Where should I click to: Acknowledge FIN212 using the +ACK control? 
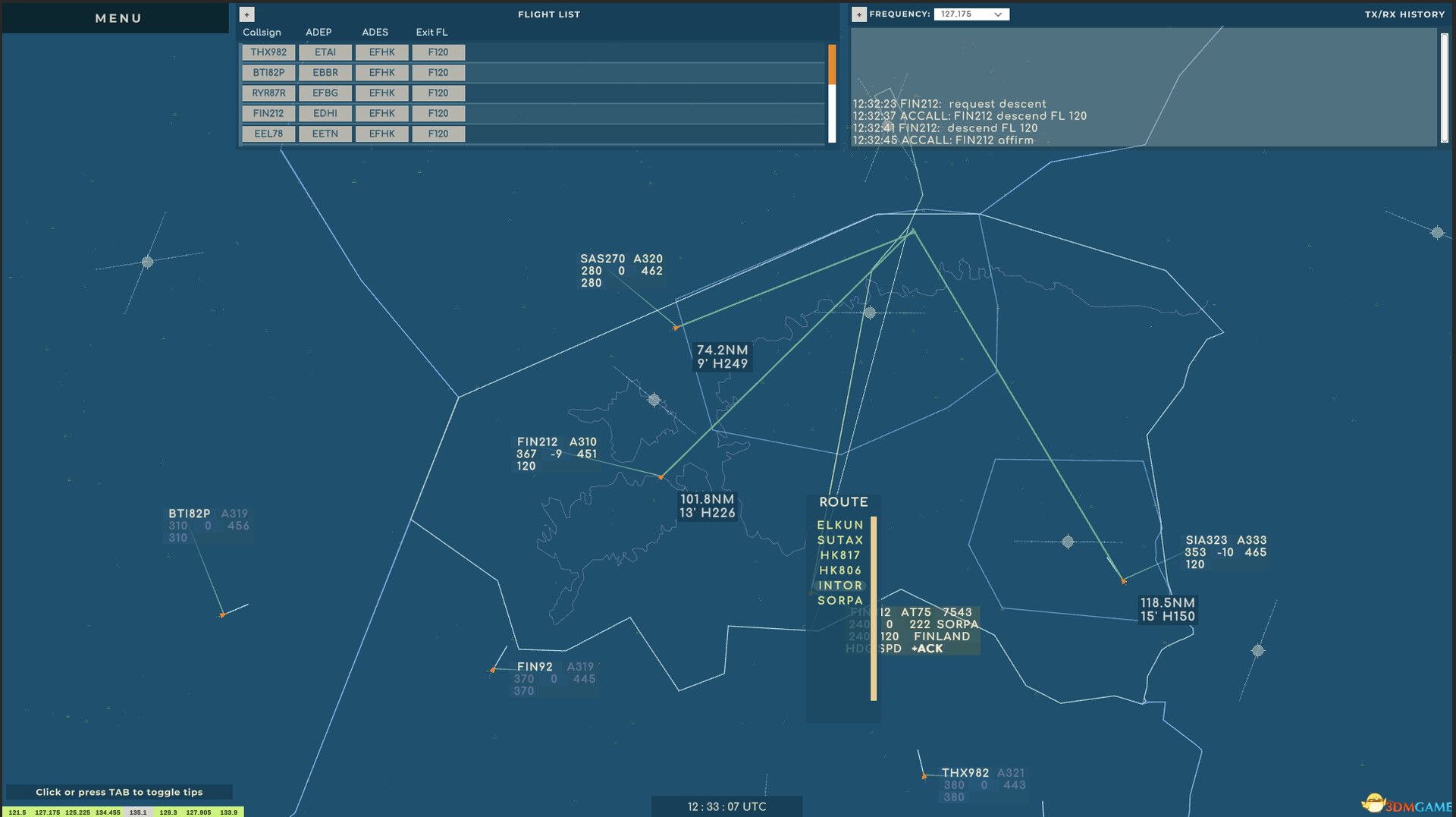coord(927,649)
